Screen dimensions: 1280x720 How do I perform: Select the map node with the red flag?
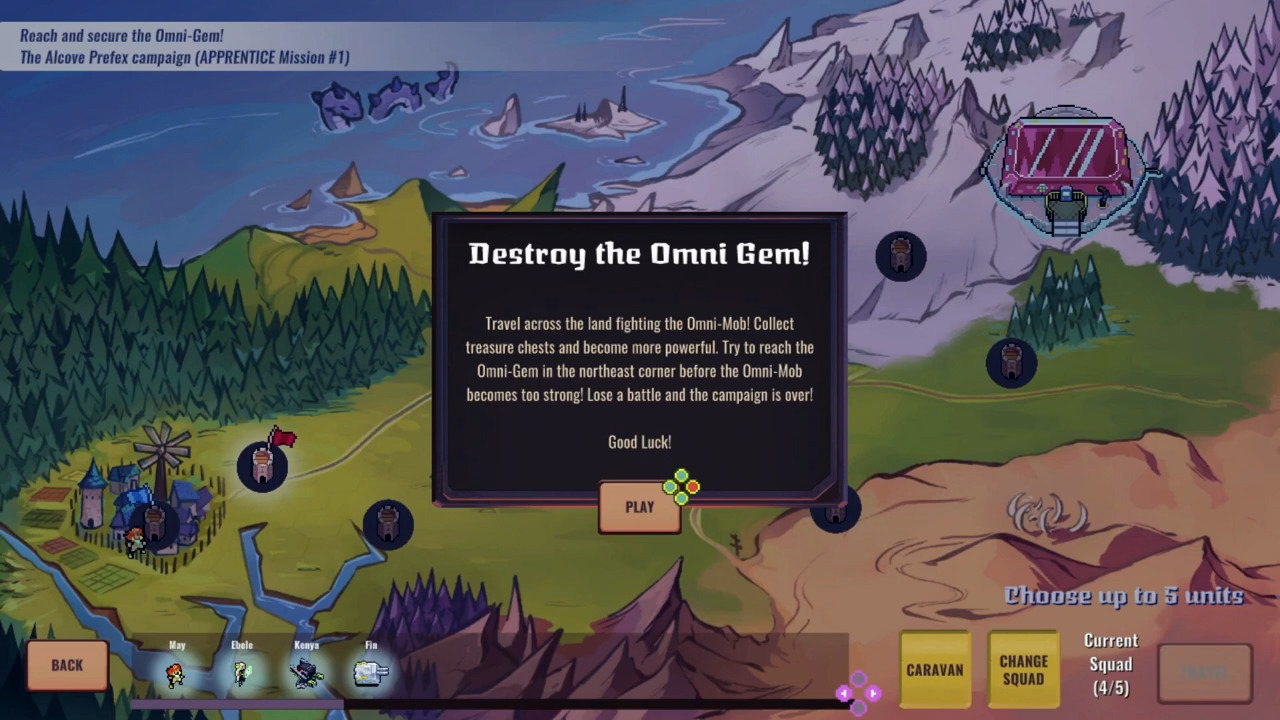coord(262,466)
